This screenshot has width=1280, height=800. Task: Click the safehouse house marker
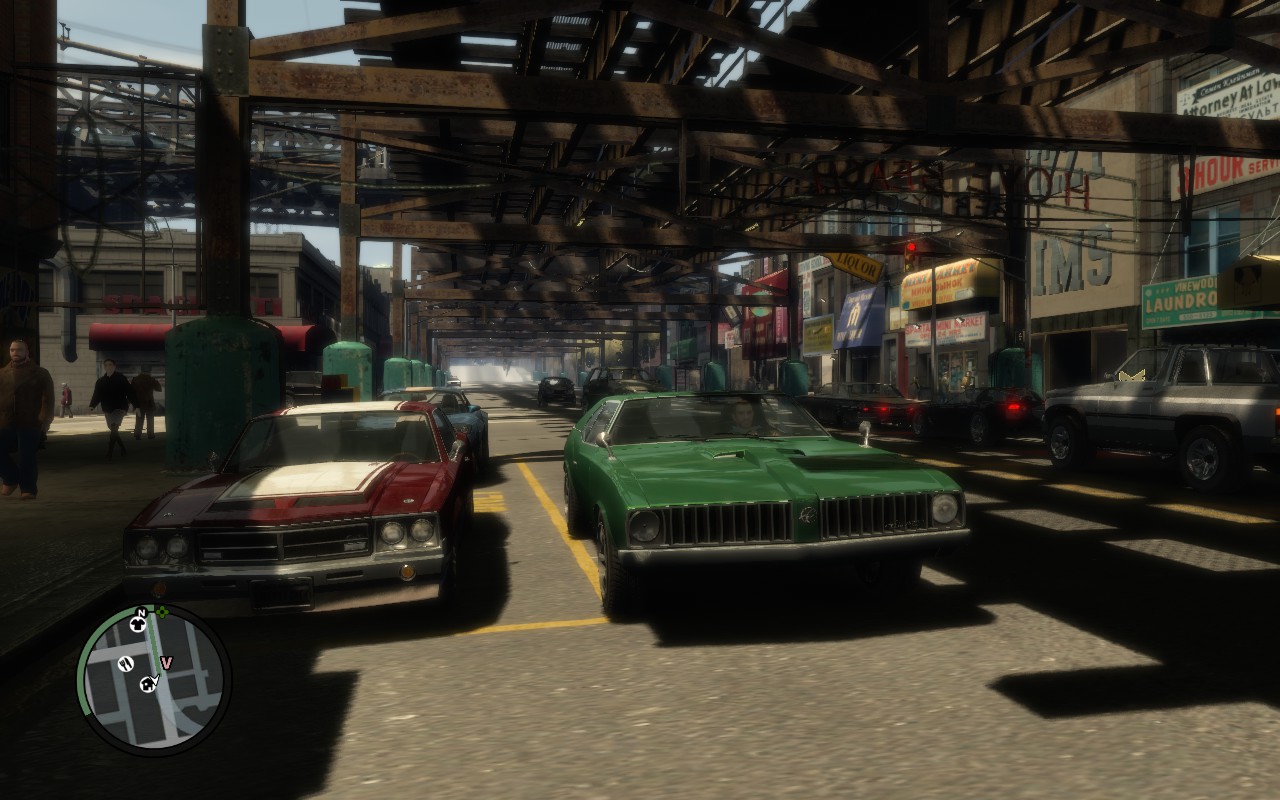point(149,684)
